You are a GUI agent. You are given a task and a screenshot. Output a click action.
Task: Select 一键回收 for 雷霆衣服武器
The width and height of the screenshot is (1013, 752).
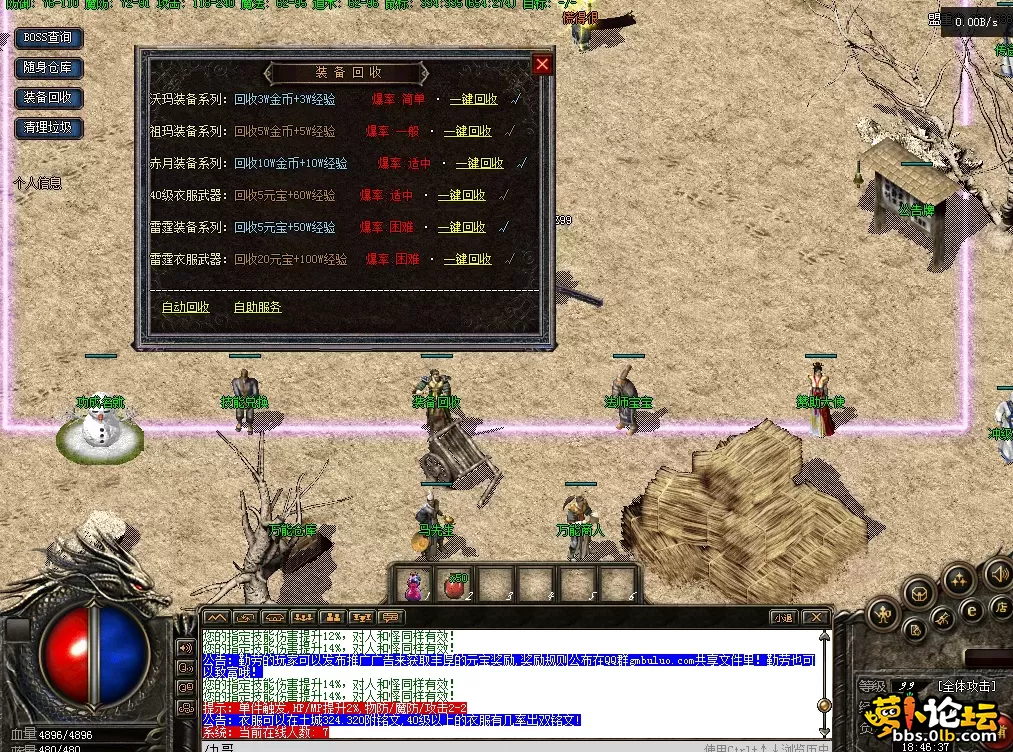click(x=467, y=259)
